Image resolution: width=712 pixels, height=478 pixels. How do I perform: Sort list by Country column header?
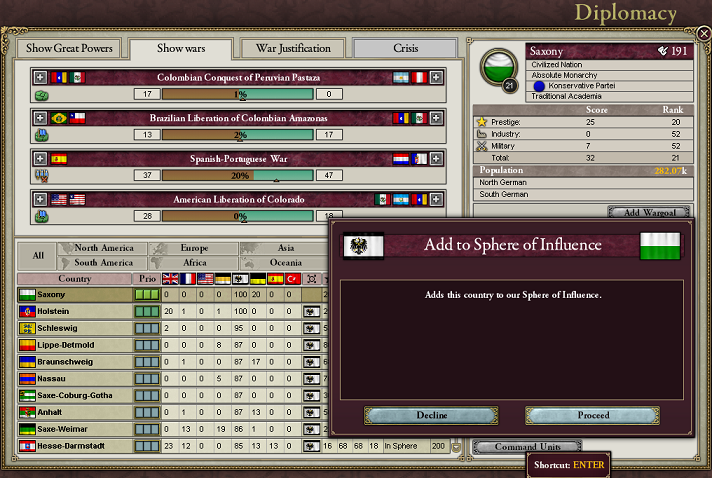75,279
